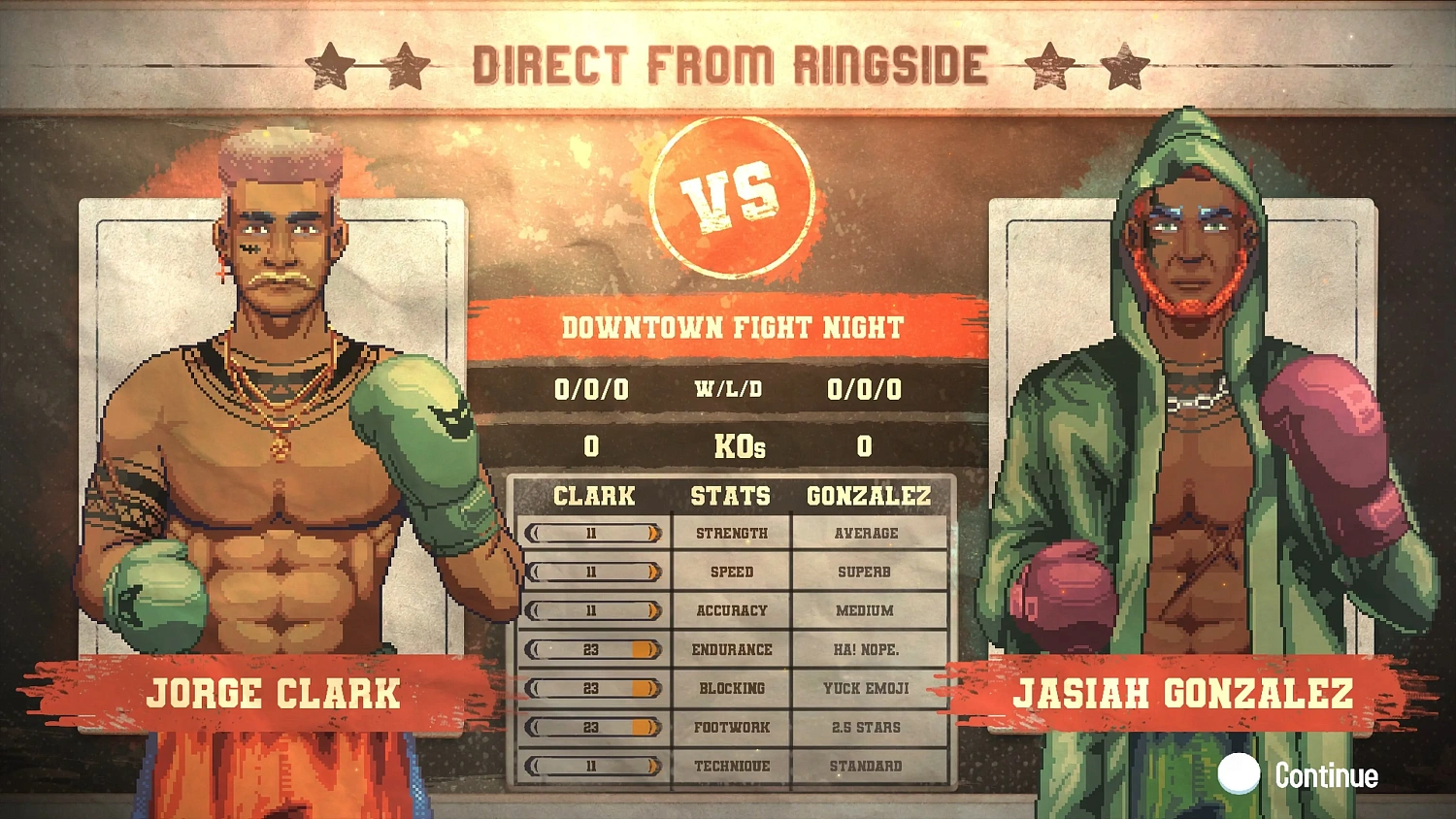Click the Jasiah Gonzalez name banner
The image size is (1456, 819).
[1186, 693]
